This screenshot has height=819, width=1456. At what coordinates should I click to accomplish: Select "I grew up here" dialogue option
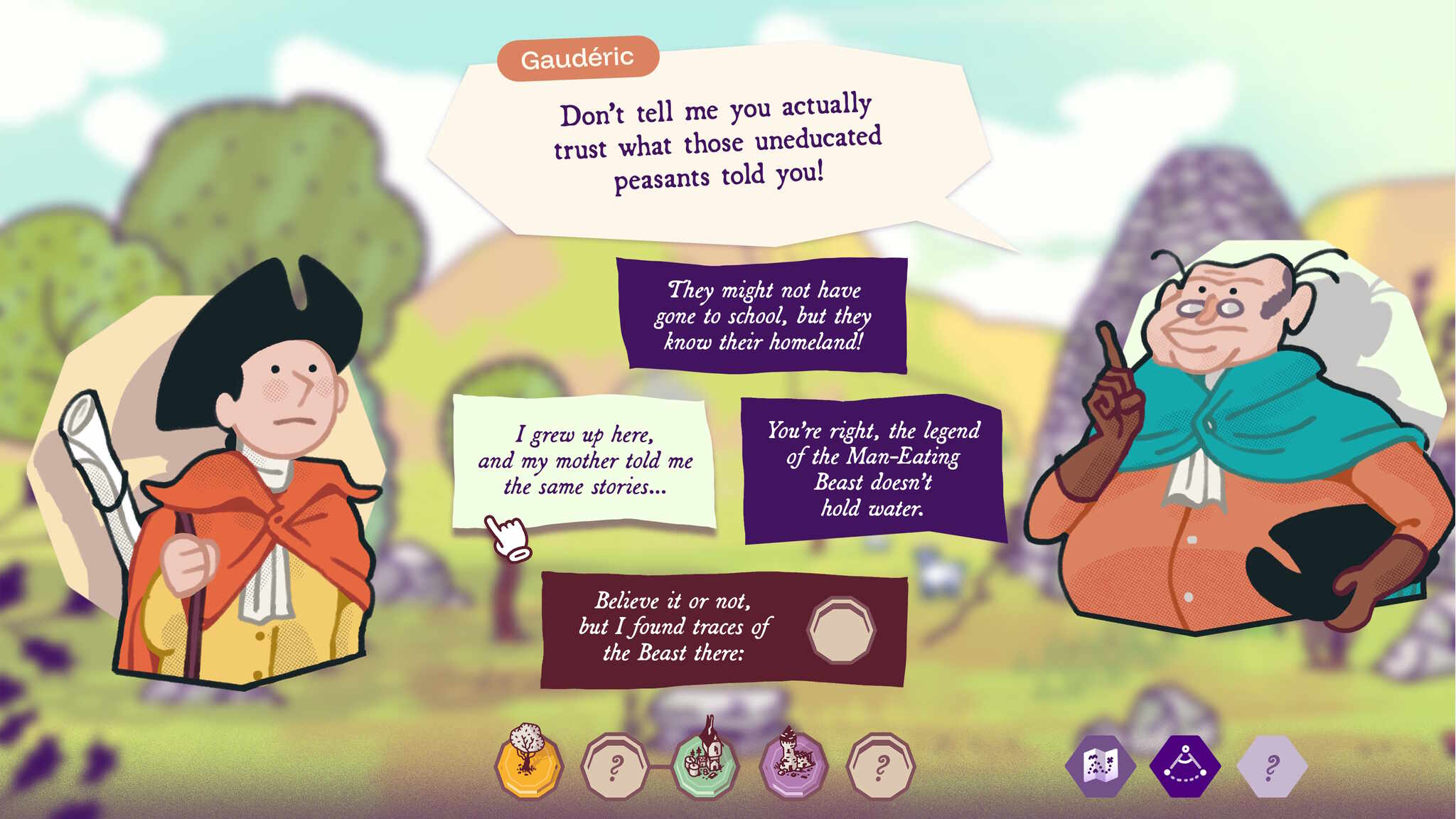[584, 461]
